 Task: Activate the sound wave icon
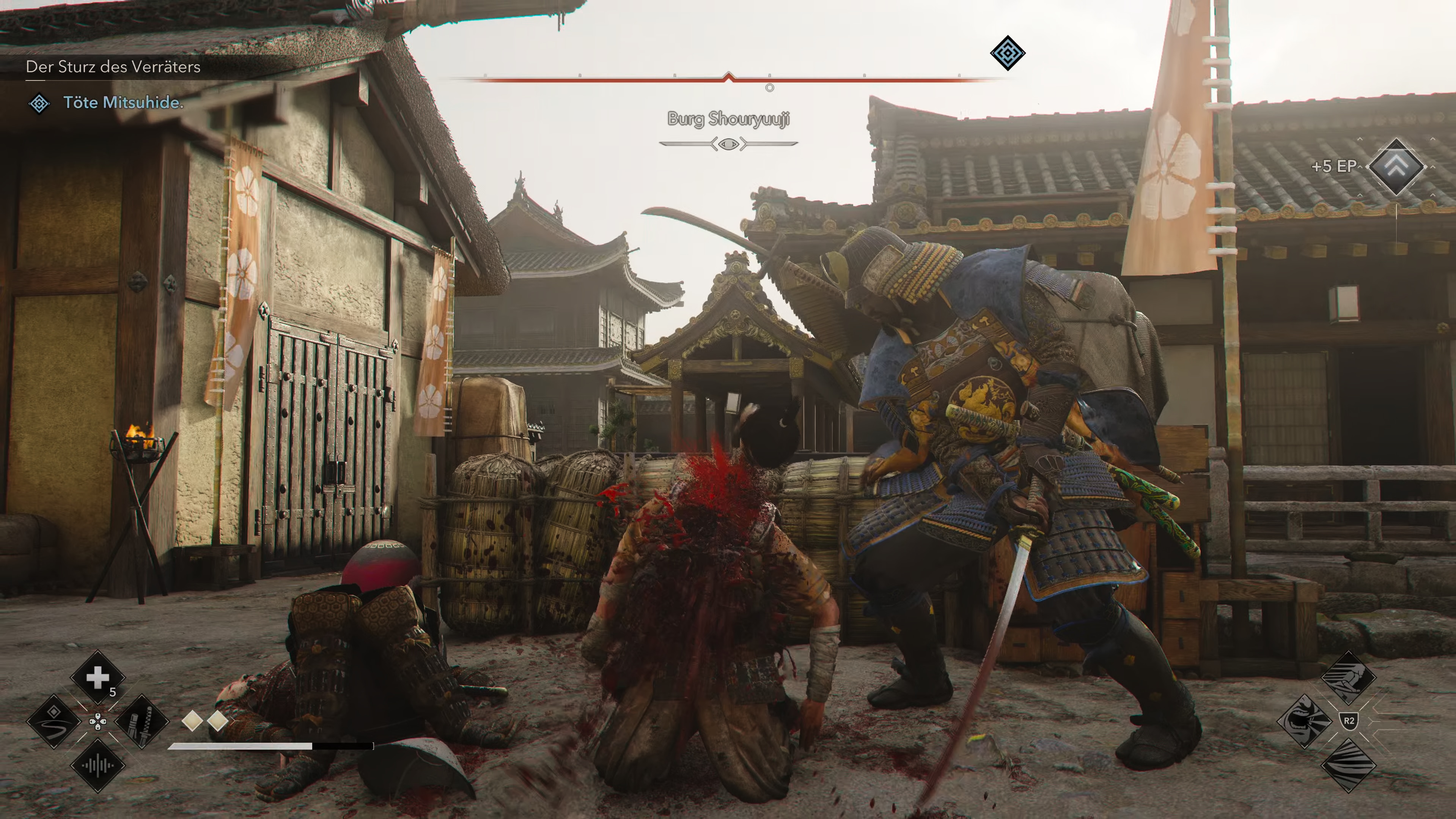pos(97,766)
